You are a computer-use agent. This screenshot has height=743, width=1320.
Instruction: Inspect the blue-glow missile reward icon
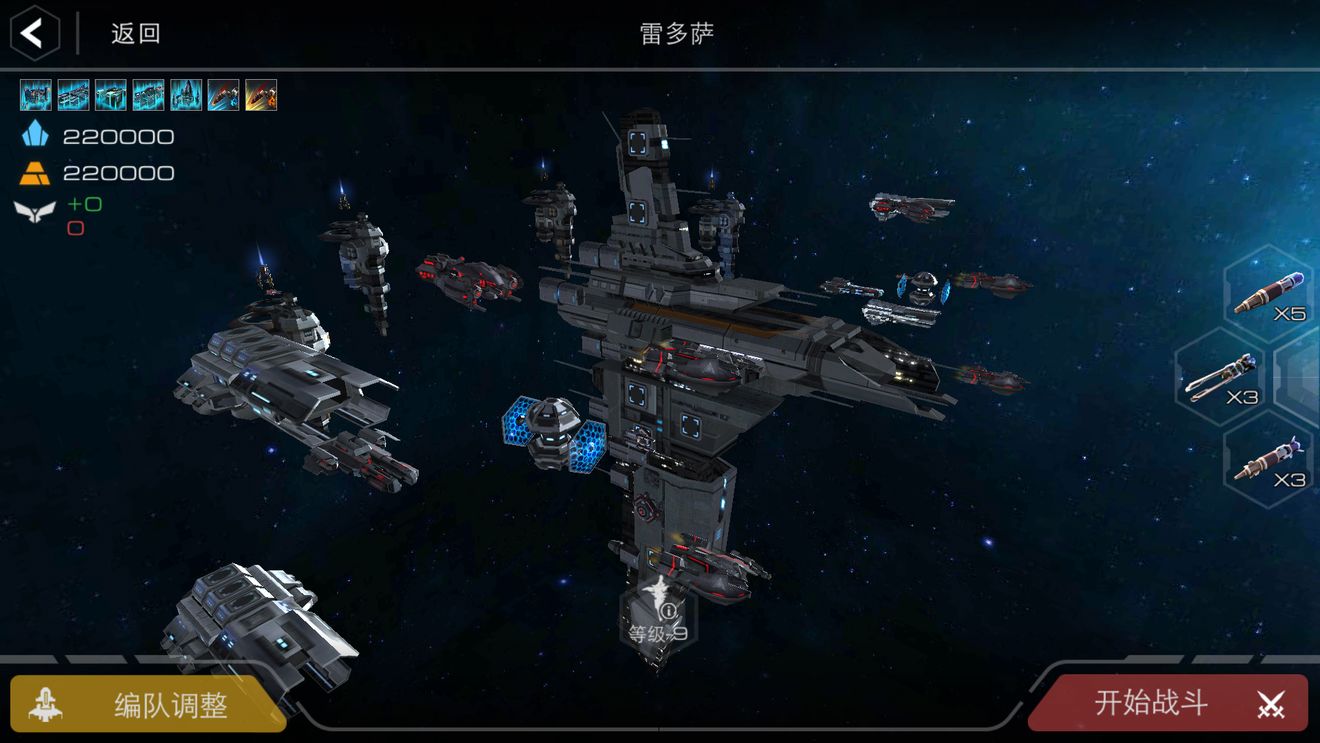223,95
